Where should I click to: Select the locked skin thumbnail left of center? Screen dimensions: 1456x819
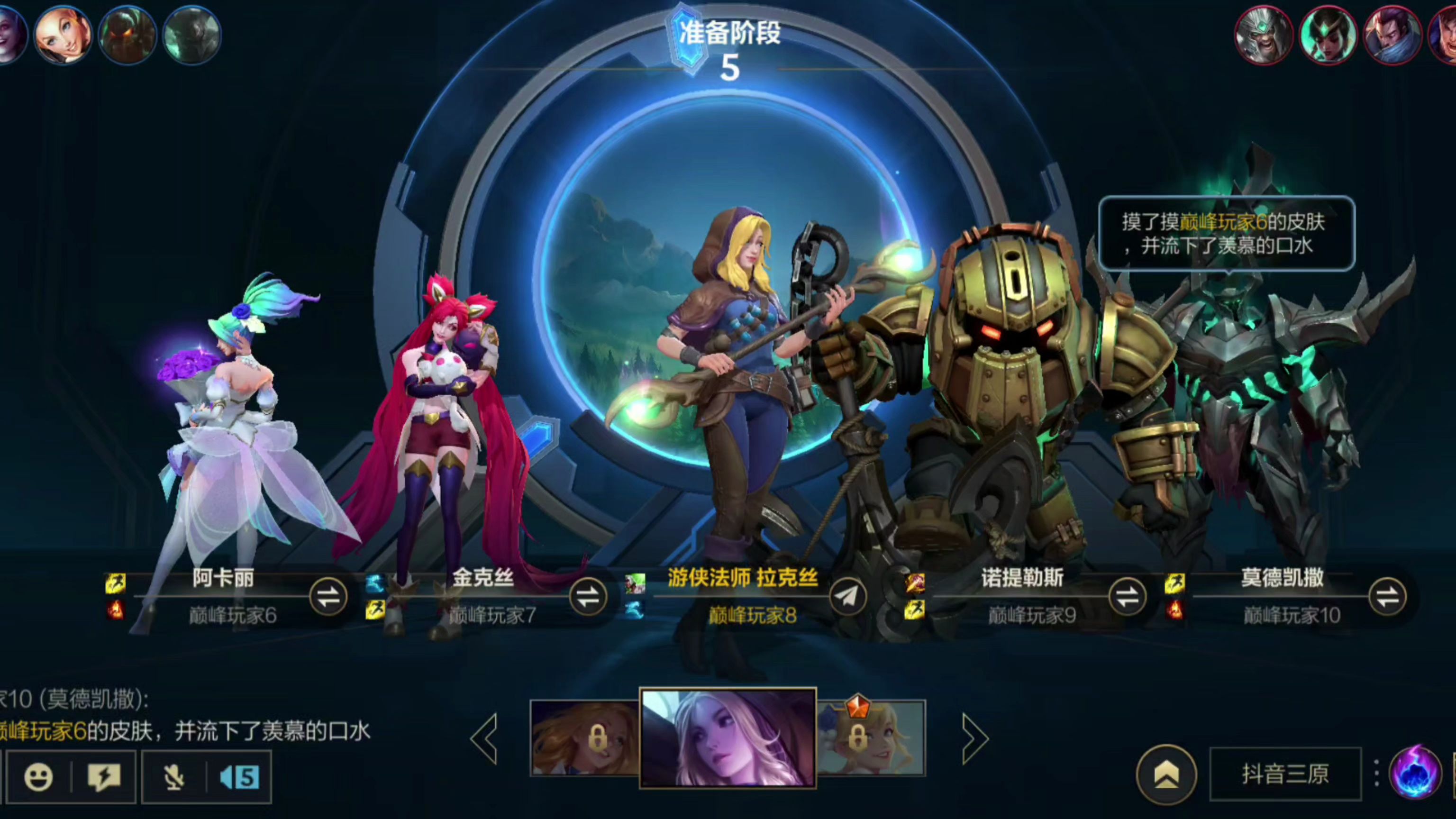coord(584,738)
